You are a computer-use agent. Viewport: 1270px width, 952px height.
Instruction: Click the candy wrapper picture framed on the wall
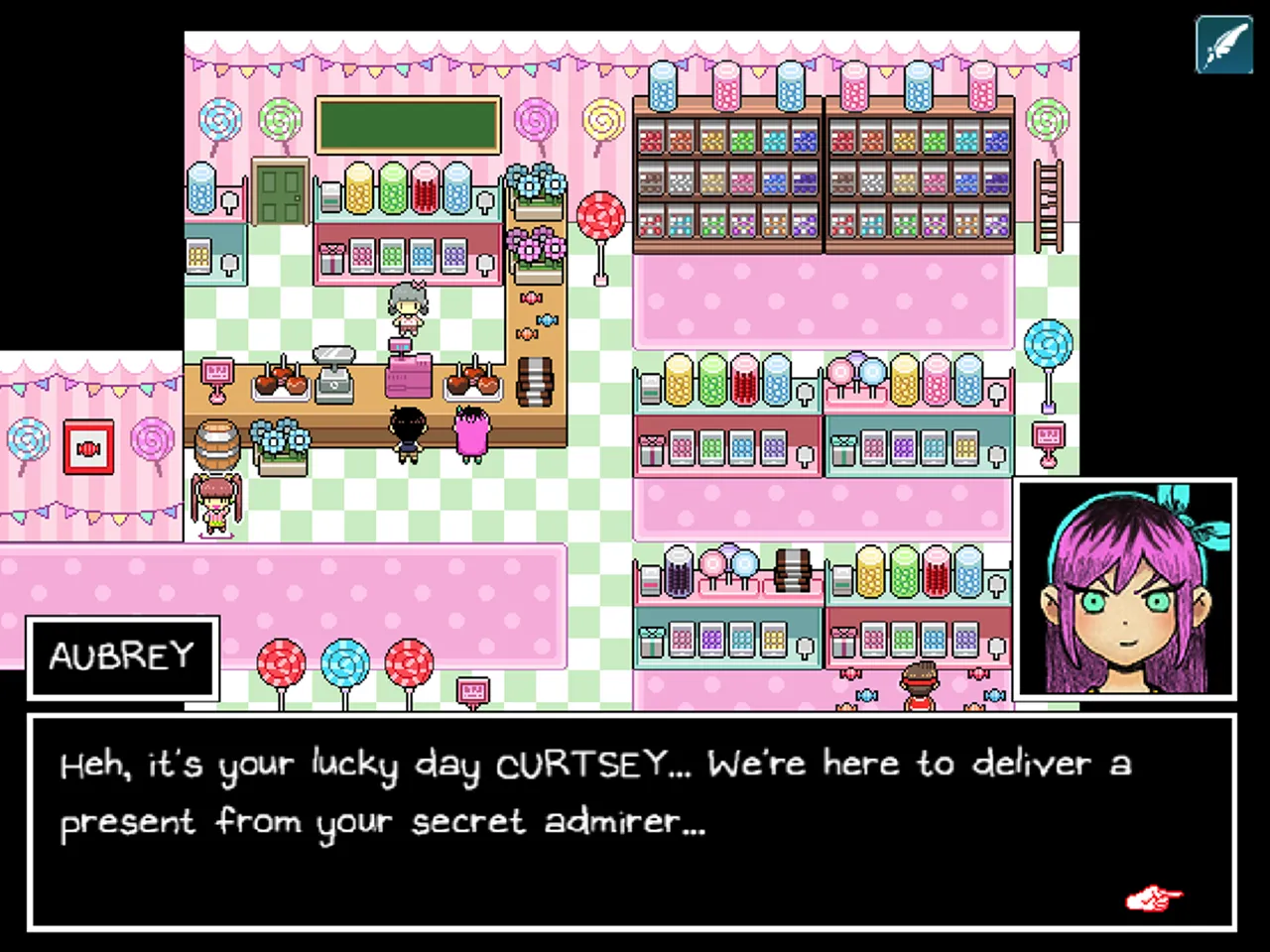[87, 446]
